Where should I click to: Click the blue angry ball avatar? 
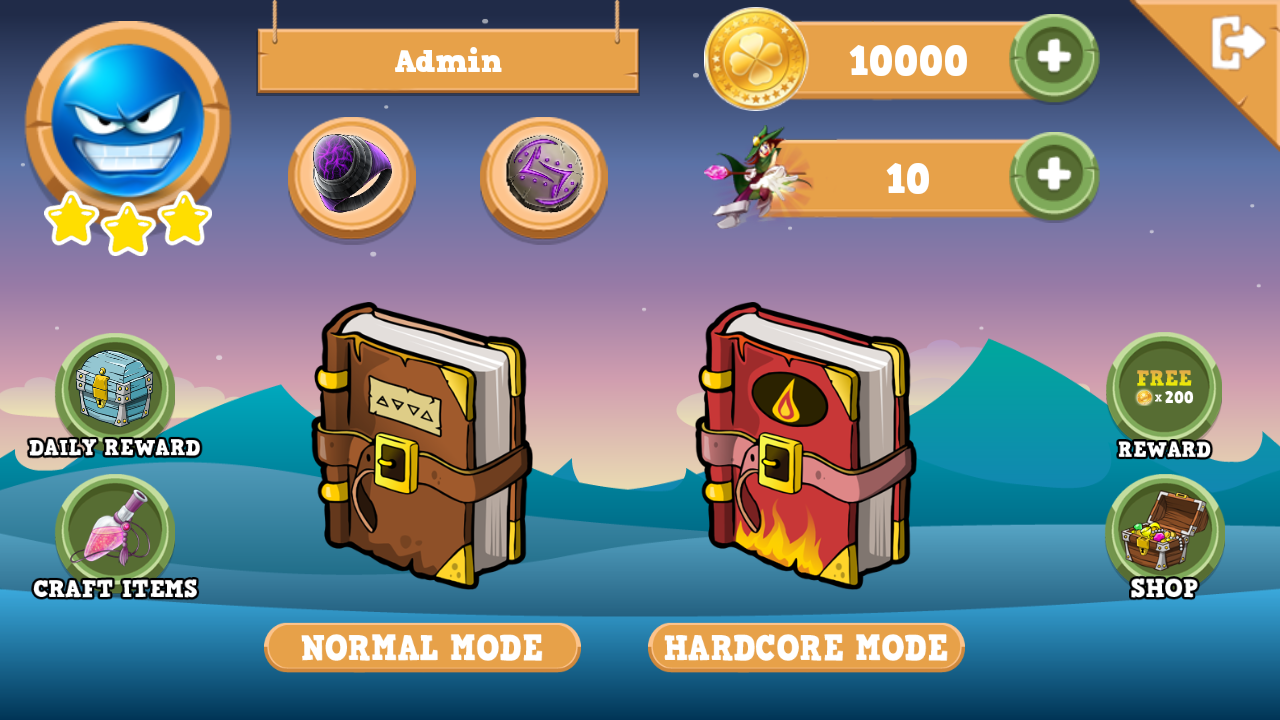point(128,120)
